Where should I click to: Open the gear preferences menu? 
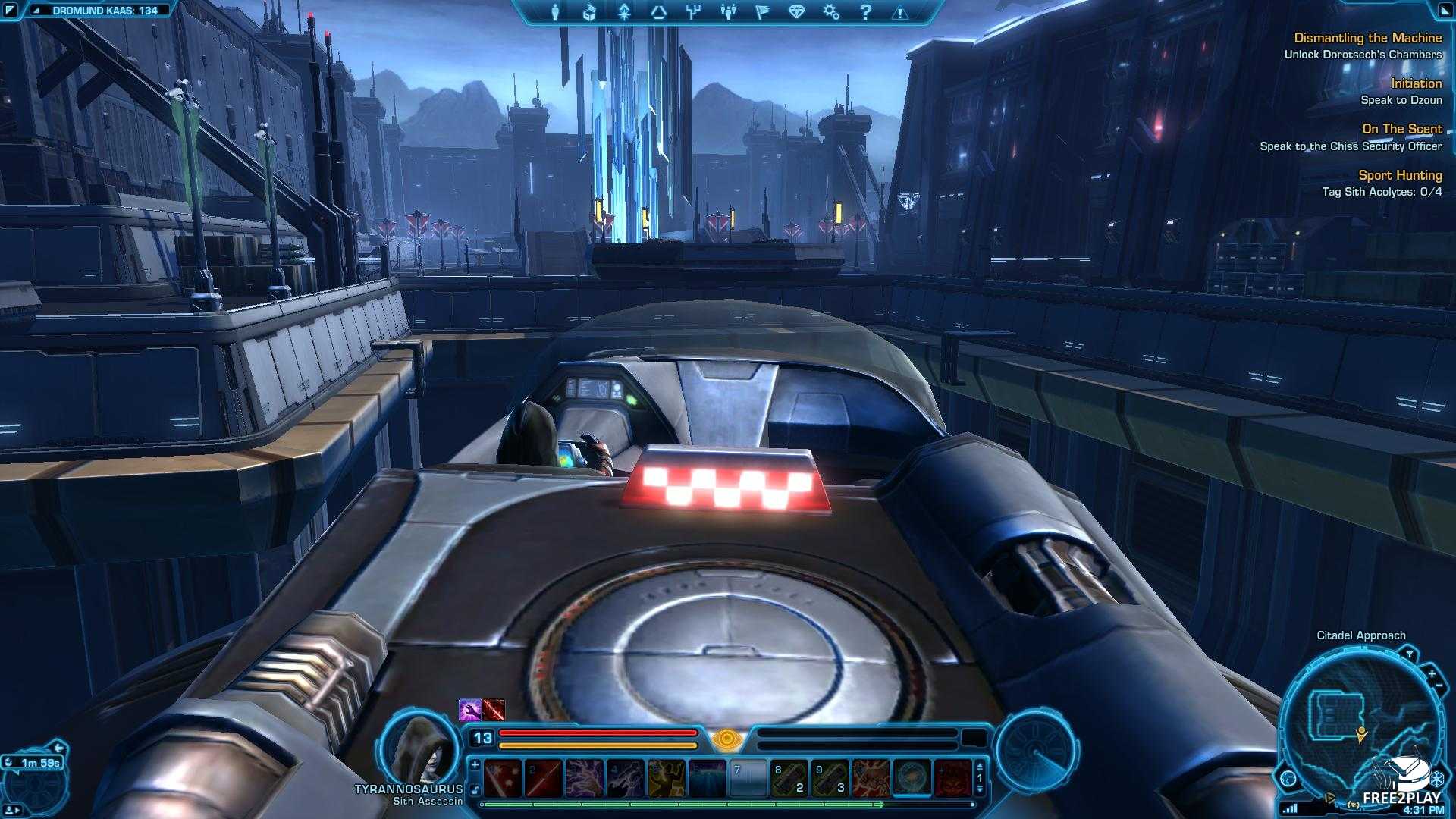831,12
